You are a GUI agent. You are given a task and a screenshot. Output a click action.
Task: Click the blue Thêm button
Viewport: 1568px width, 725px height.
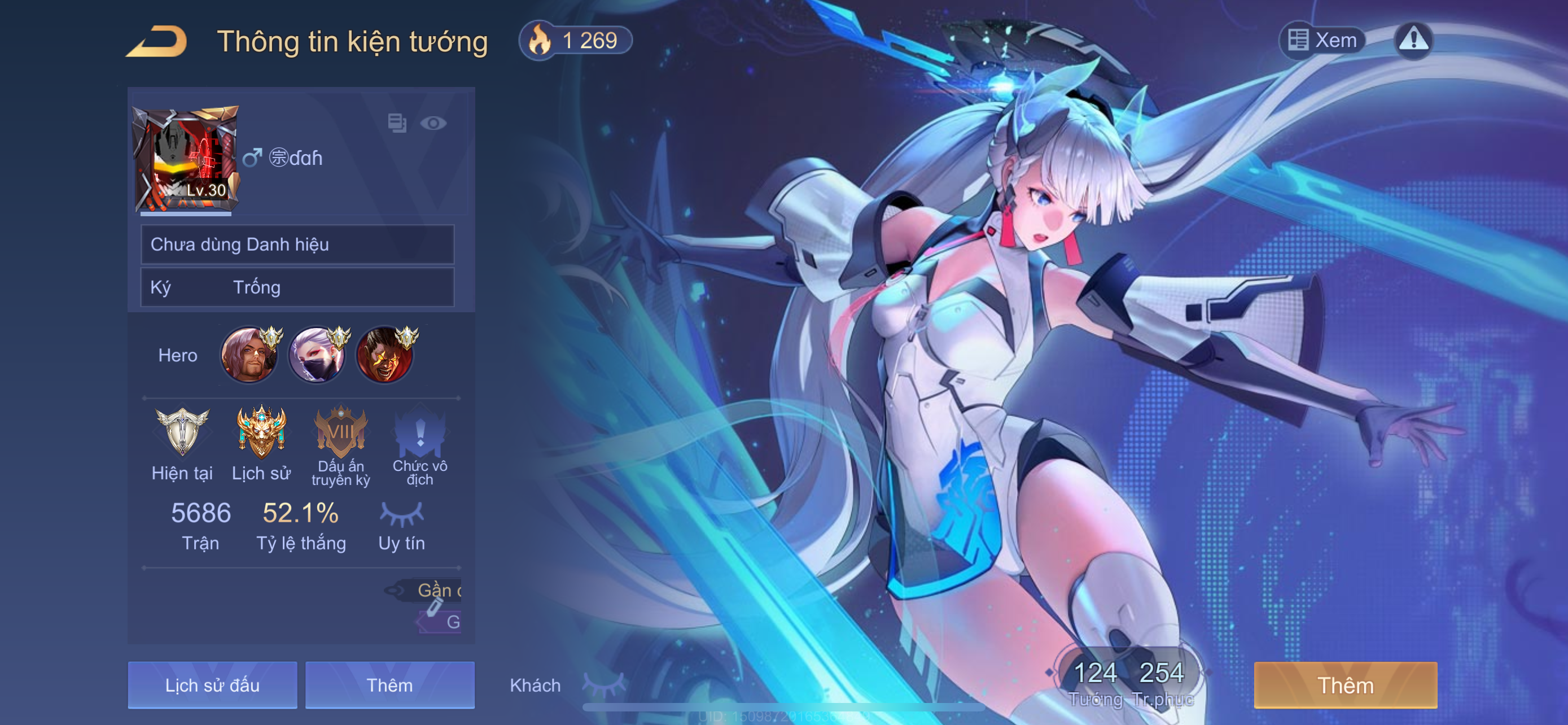click(x=389, y=685)
